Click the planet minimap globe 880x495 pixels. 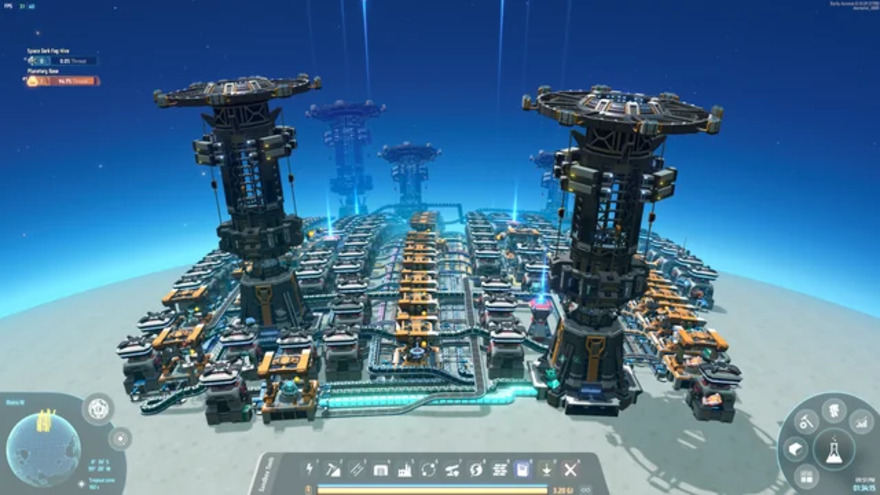click(x=42, y=448)
